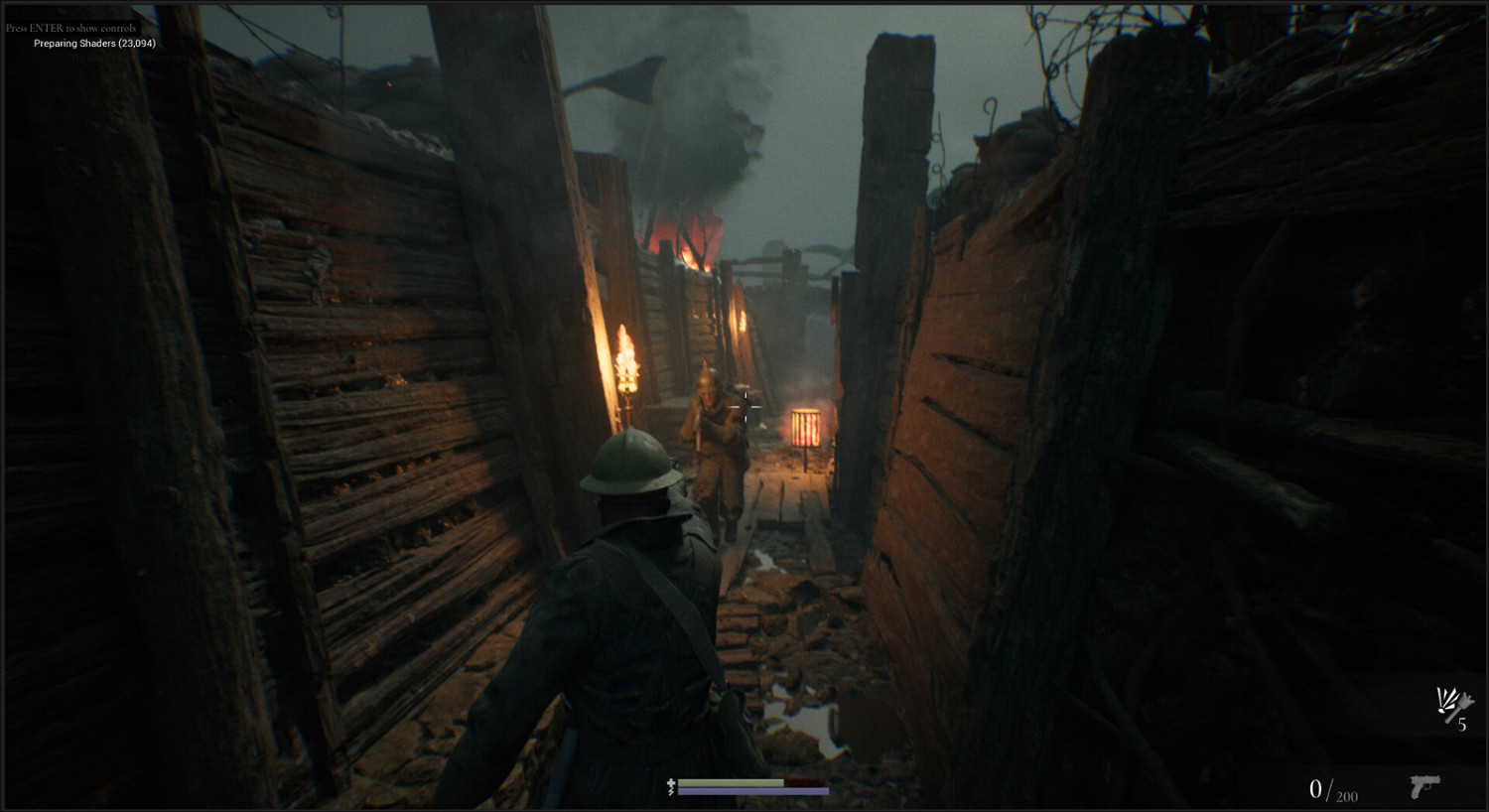The width and height of the screenshot is (1489, 812).
Task: Click the rising smoke plume in the sky
Action: tap(730, 109)
